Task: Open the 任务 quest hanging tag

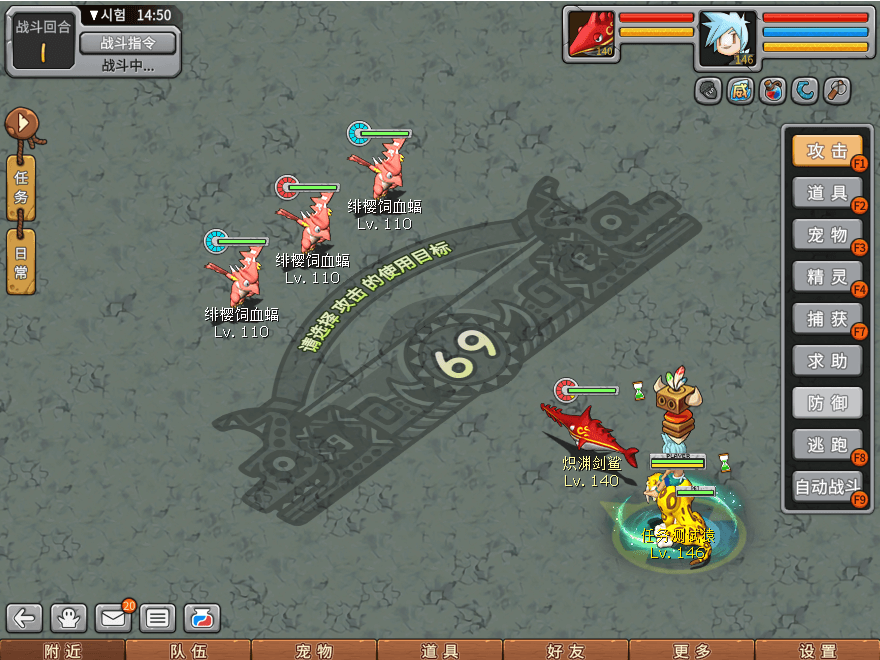Action: pyautogui.click(x=21, y=188)
